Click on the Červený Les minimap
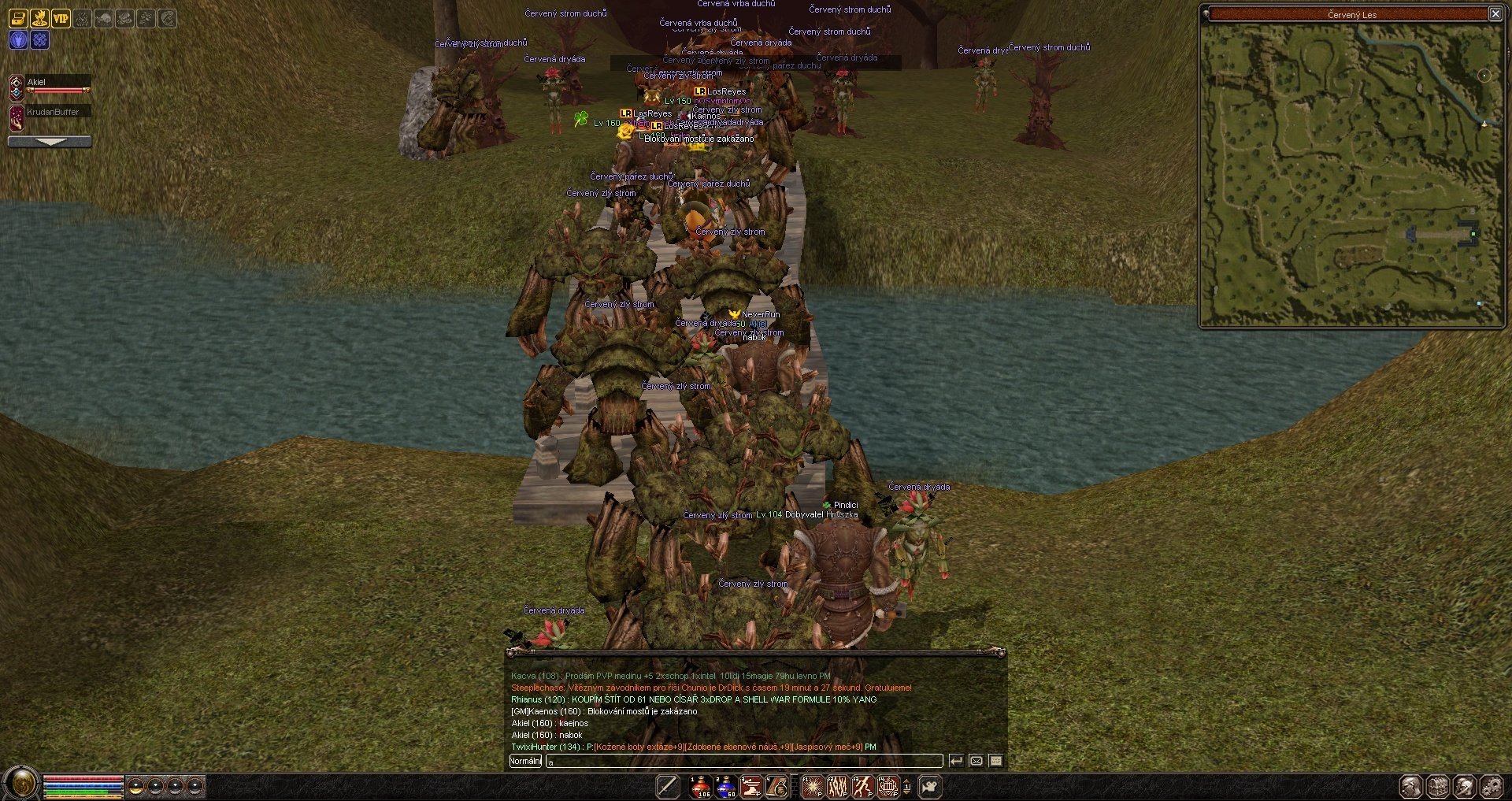 1351,173
